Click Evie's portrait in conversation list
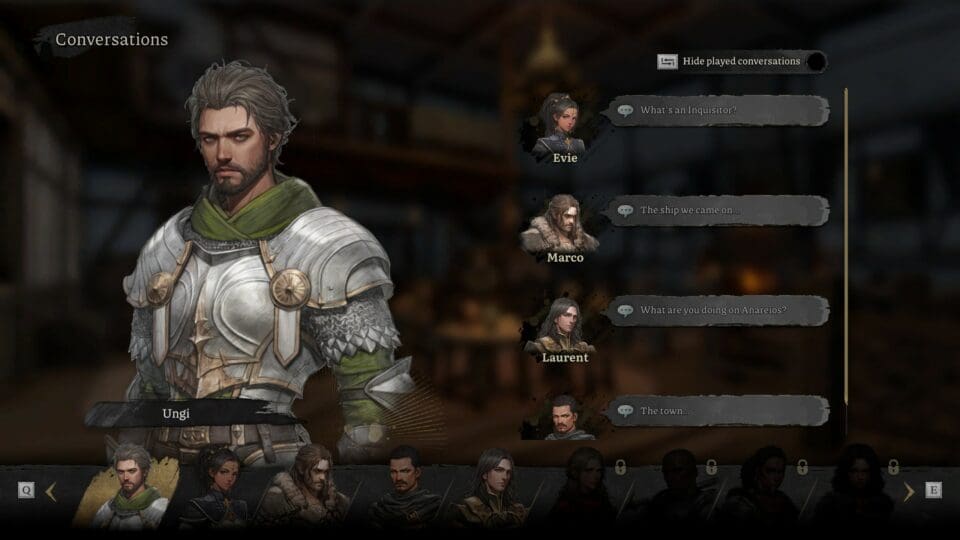 tap(558, 123)
